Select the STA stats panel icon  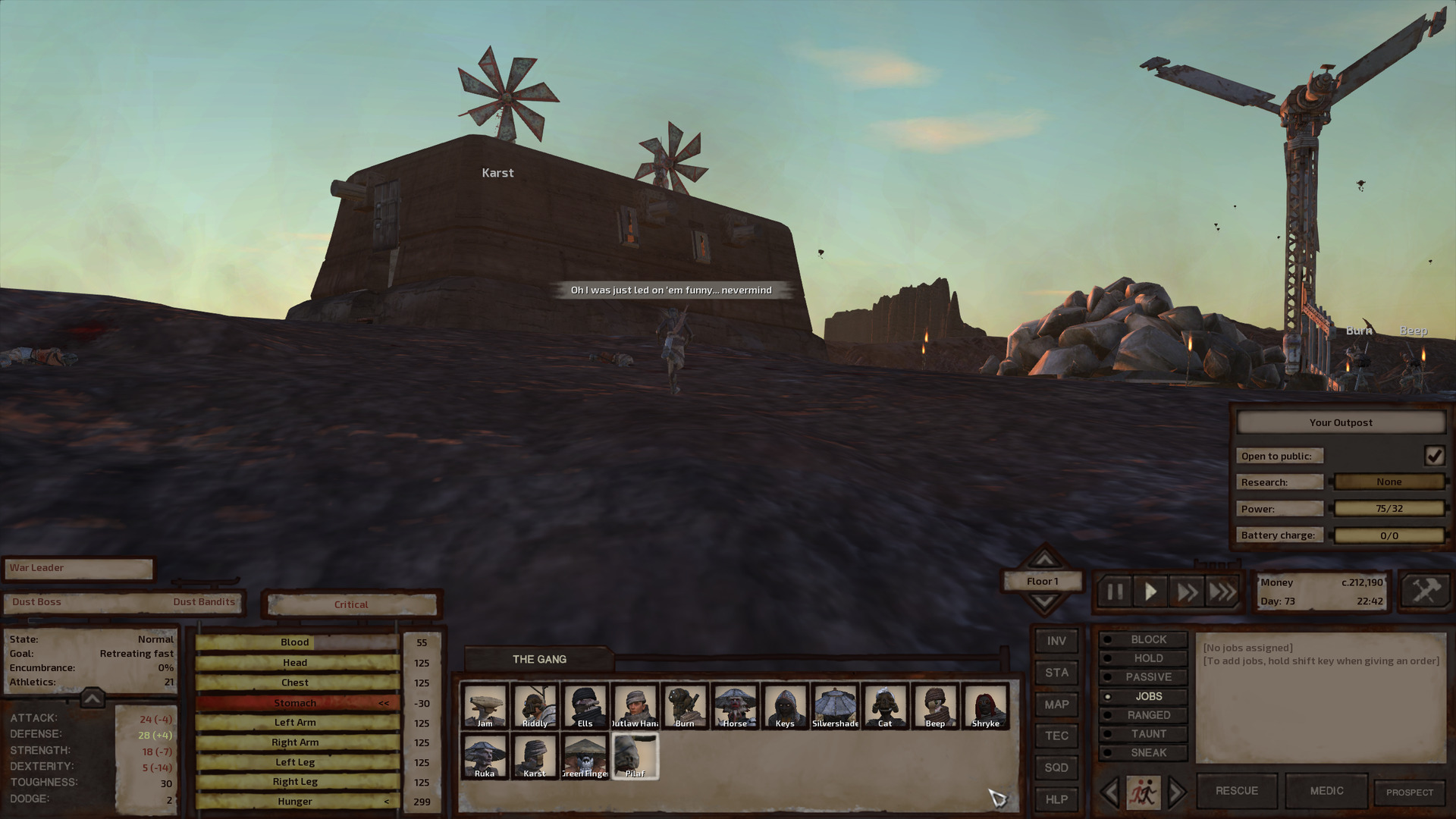pos(1056,673)
